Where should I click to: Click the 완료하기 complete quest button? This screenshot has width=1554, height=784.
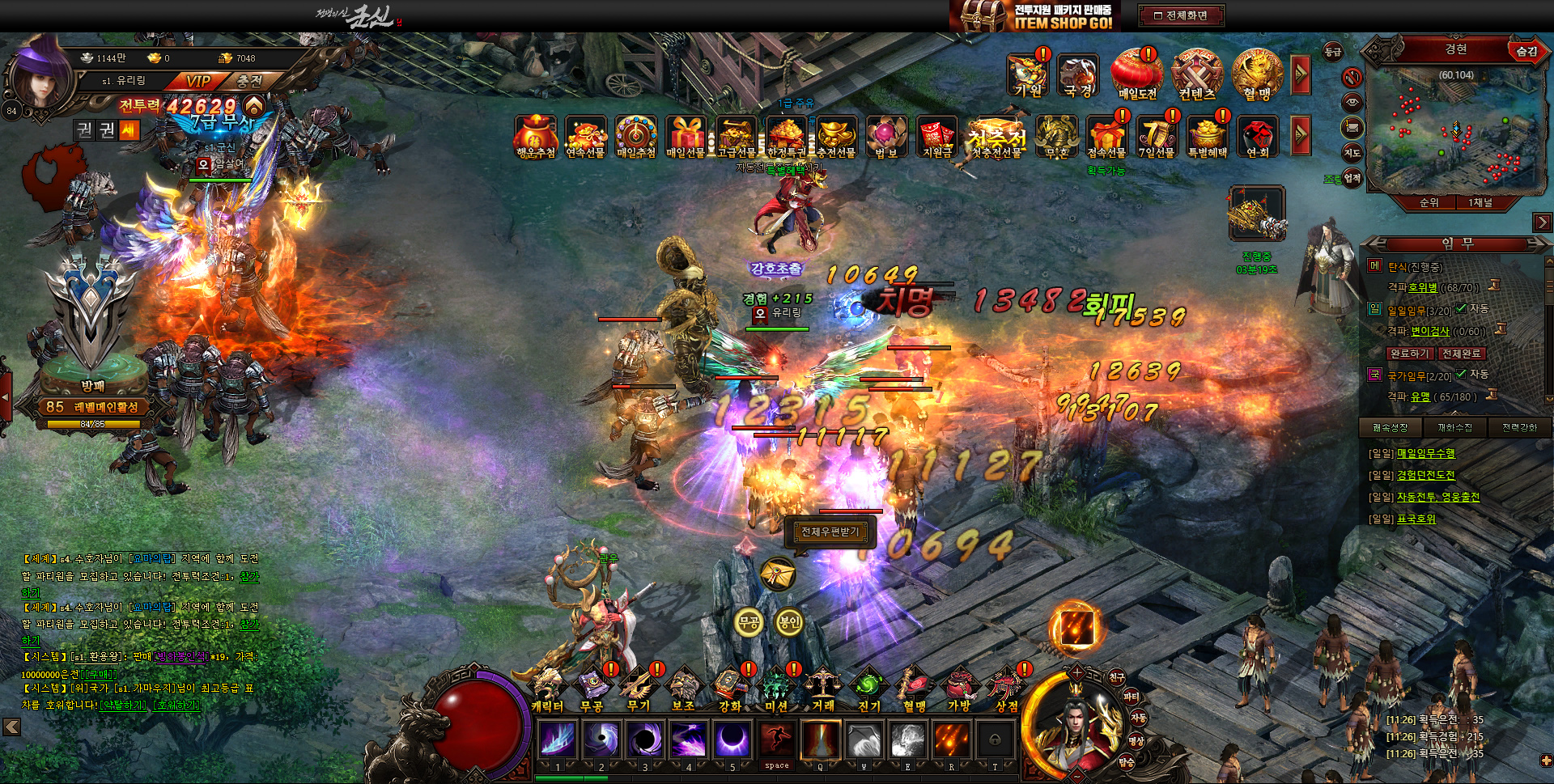click(1409, 354)
